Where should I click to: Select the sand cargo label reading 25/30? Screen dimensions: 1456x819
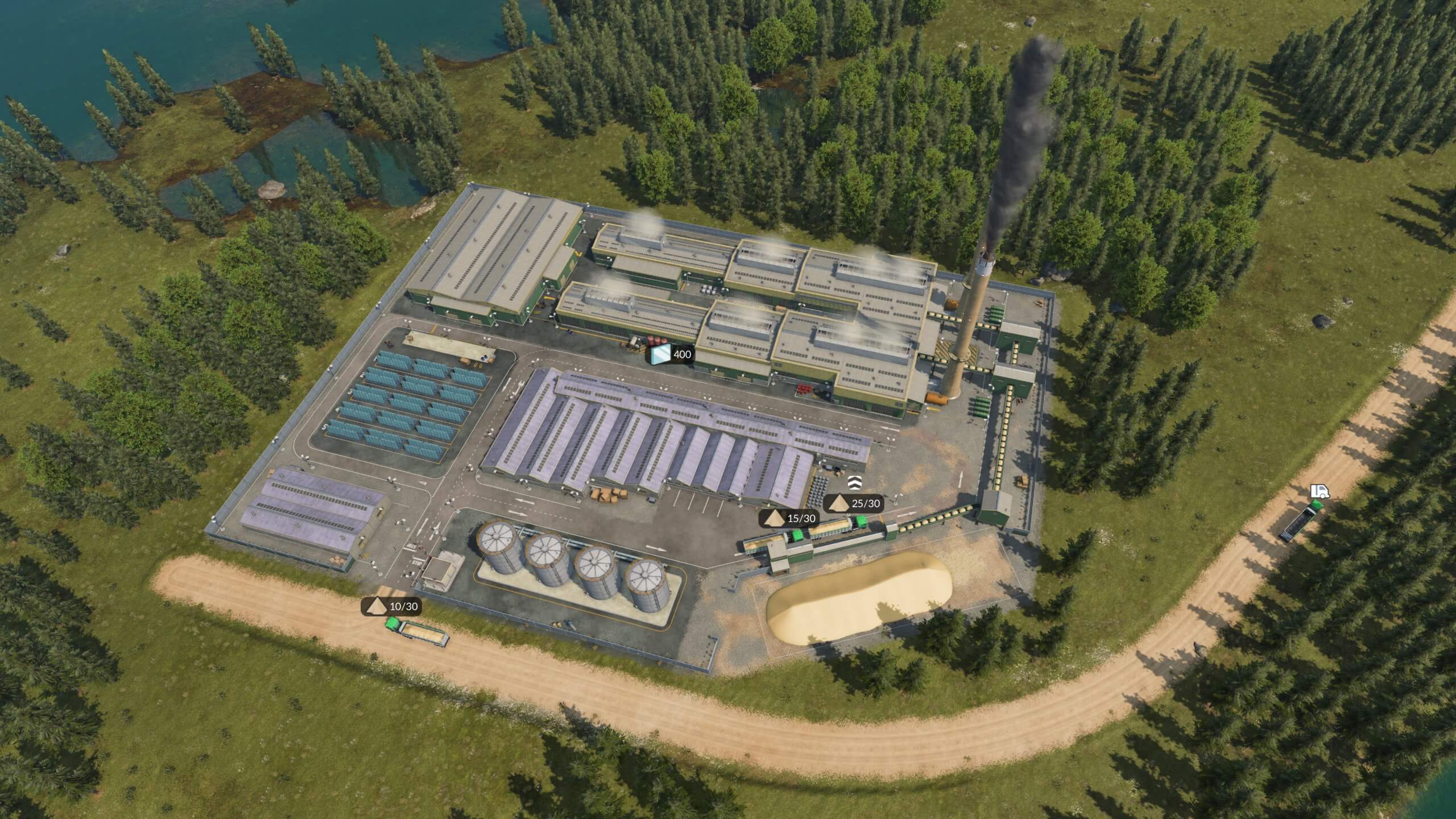(x=854, y=503)
